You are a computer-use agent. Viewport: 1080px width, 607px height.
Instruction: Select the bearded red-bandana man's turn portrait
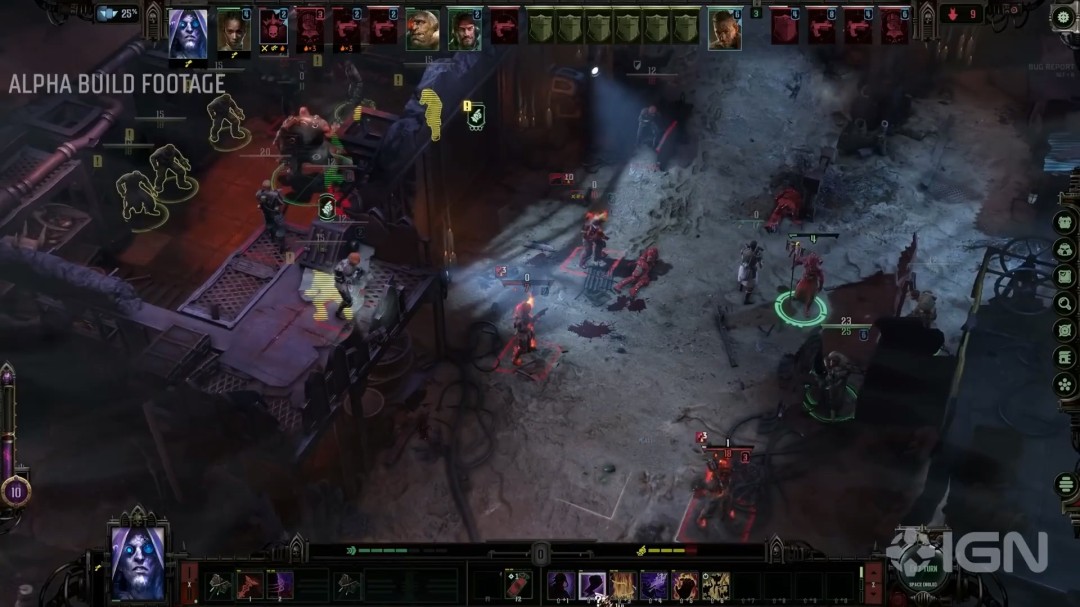tap(464, 30)
